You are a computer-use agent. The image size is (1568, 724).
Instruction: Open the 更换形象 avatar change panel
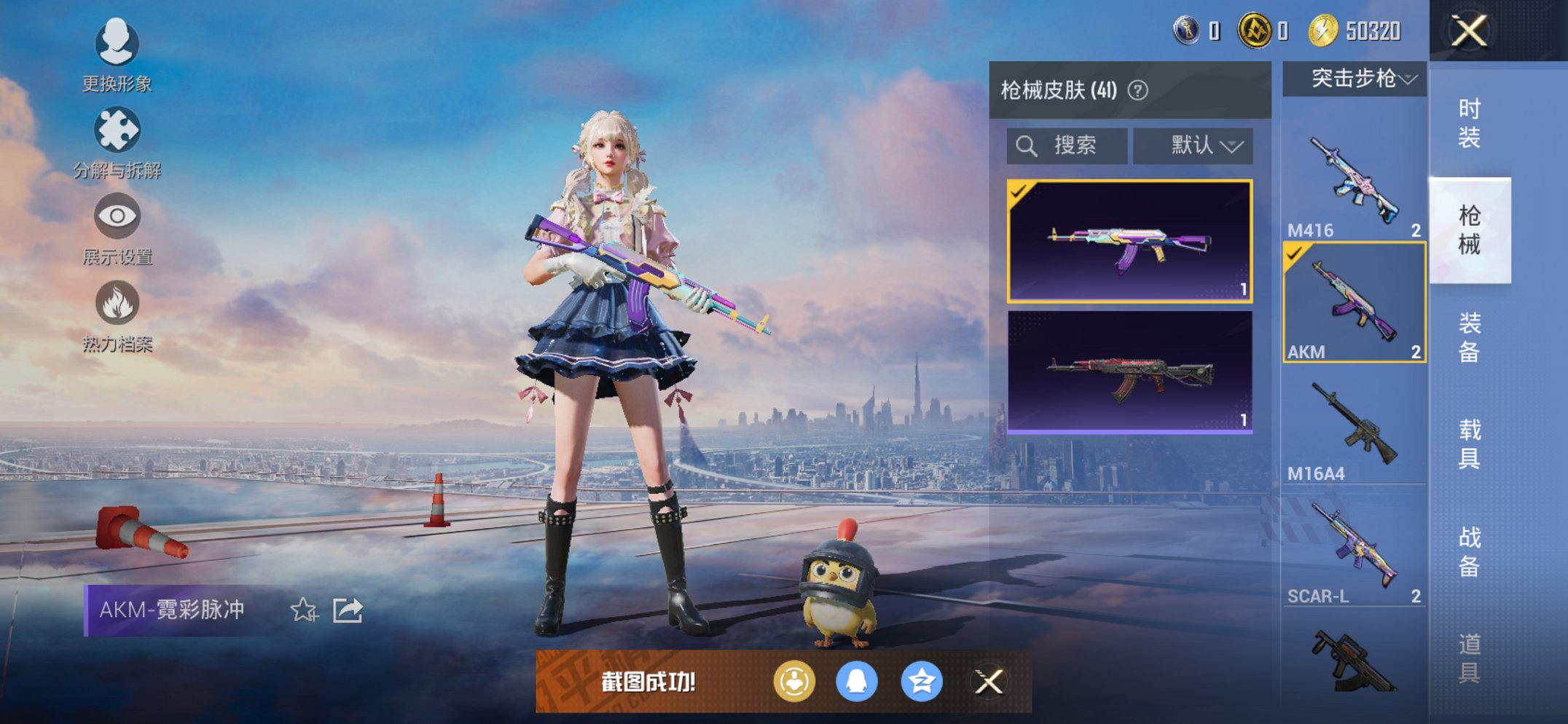click(x=117, y=45)
